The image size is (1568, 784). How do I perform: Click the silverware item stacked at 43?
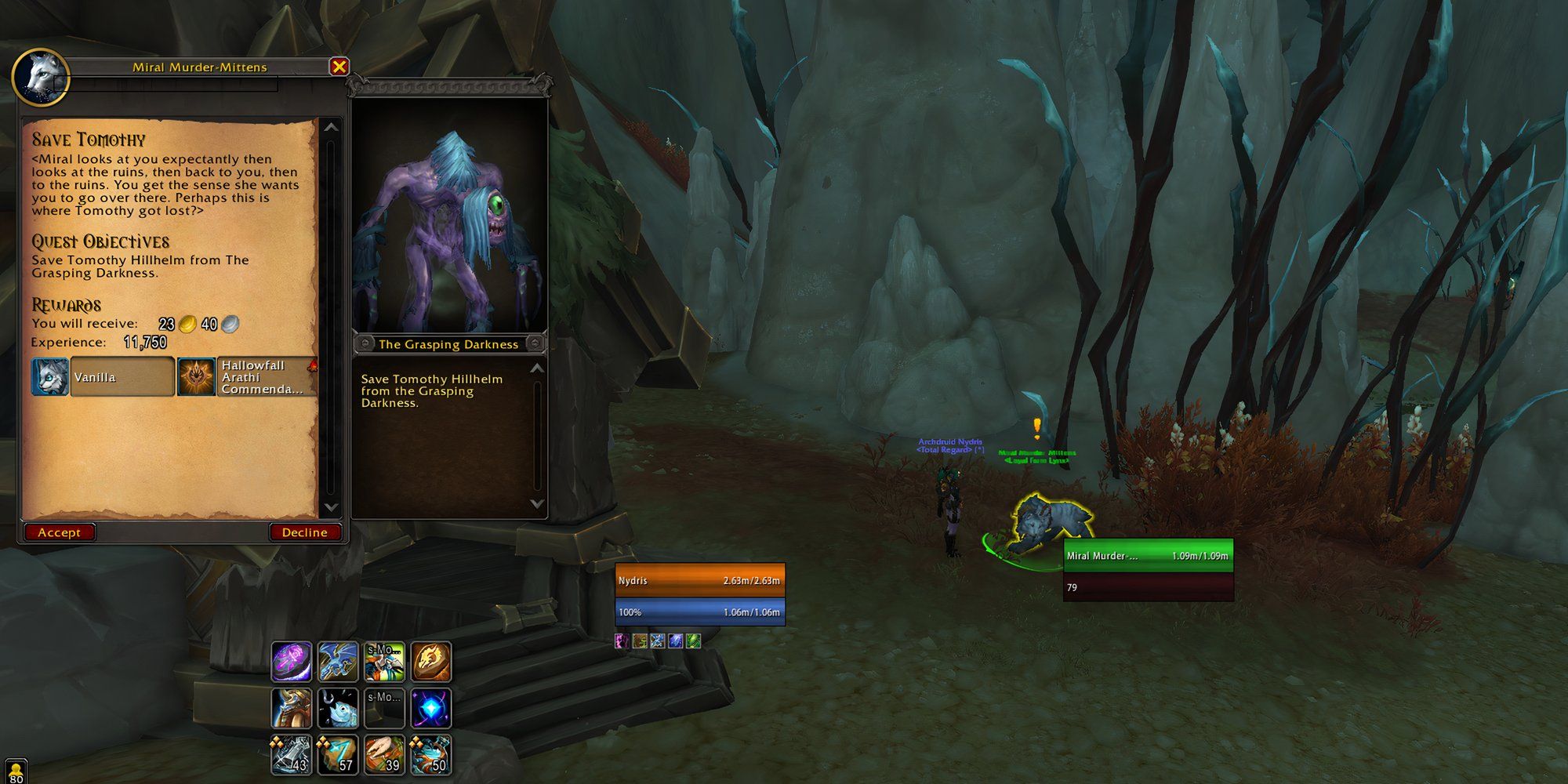tap(292, 753)
